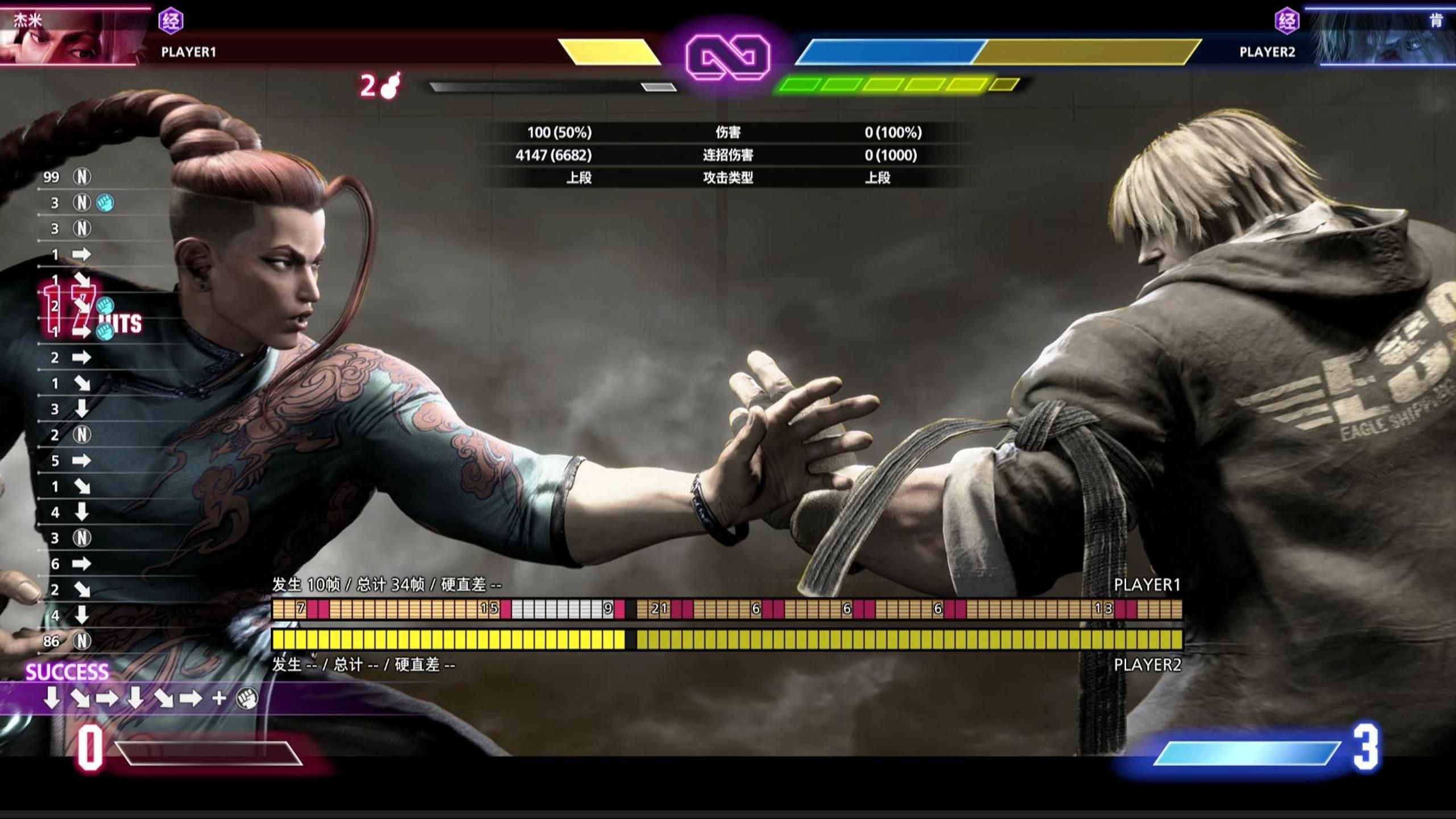Click Player 1's purple control type badge

click(171, 22)
